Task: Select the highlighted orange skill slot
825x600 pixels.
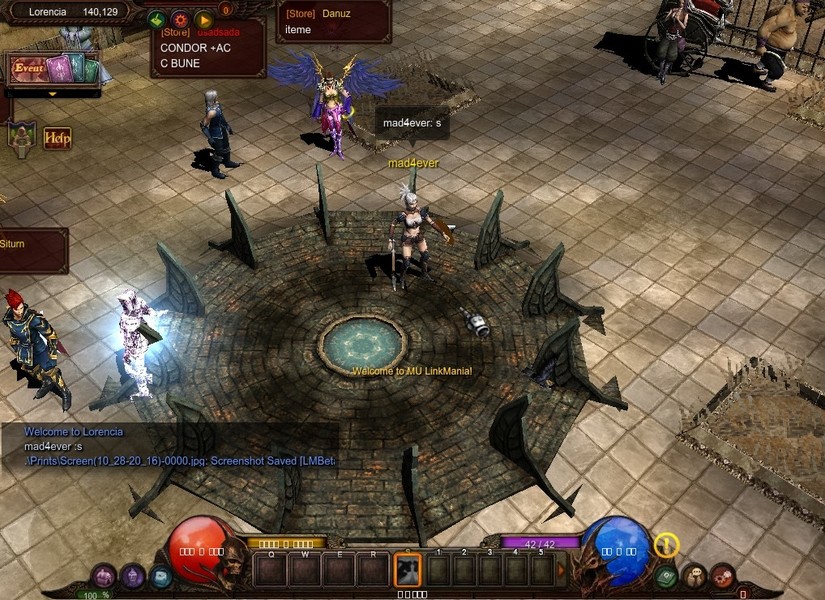Action: pos(408,570)
